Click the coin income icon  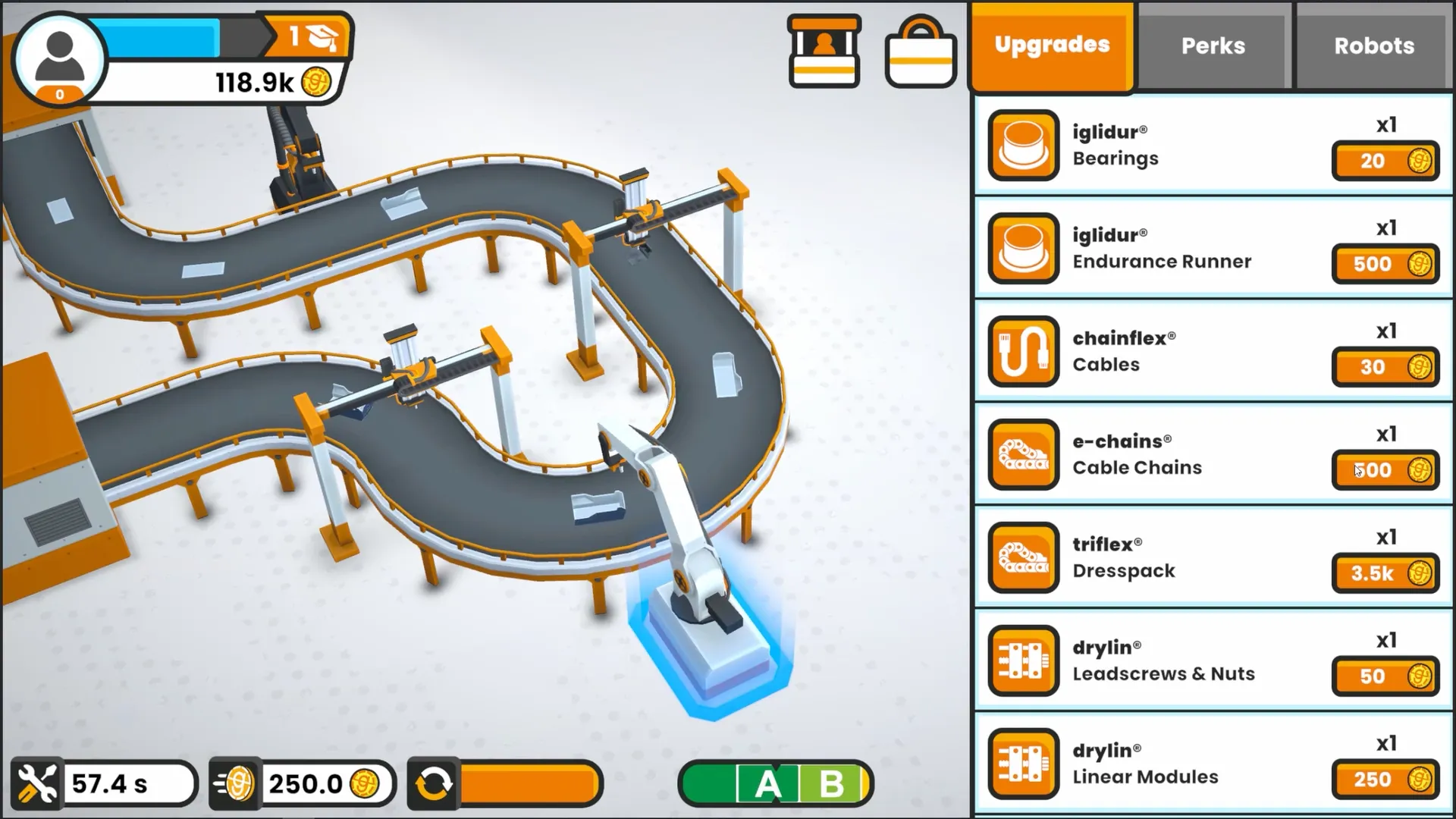[x=235, y=783]
